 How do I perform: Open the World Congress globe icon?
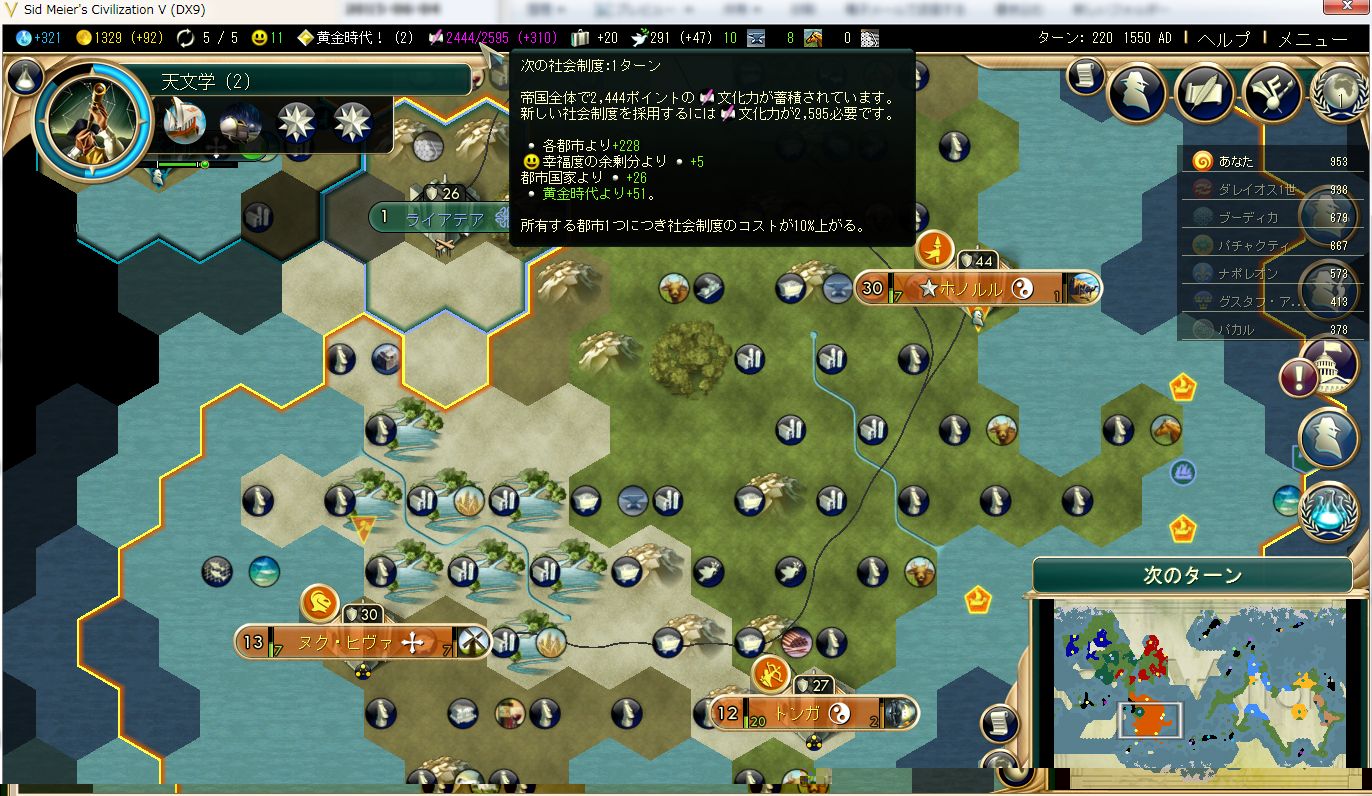[1340, 93]
